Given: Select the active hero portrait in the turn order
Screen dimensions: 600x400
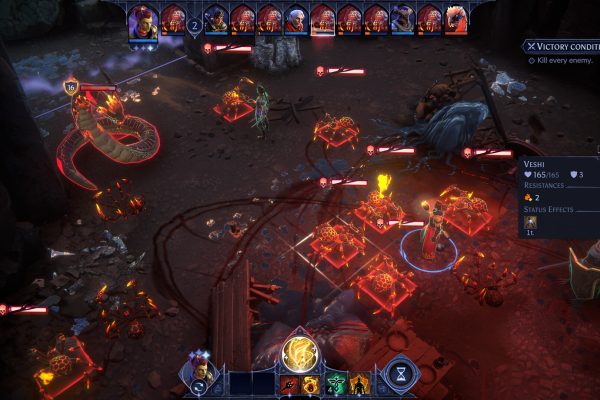Looking at the screenshot, I should (x=143, y=19).
